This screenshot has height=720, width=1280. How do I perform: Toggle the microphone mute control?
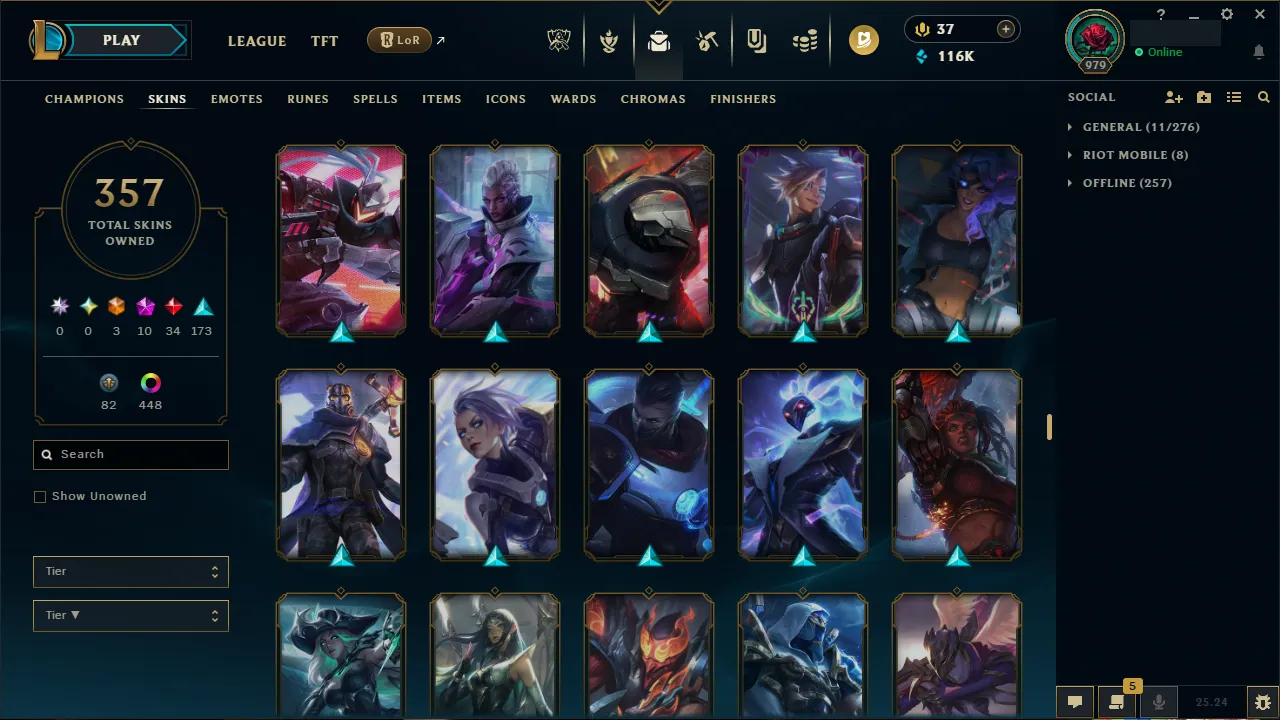1158,701
